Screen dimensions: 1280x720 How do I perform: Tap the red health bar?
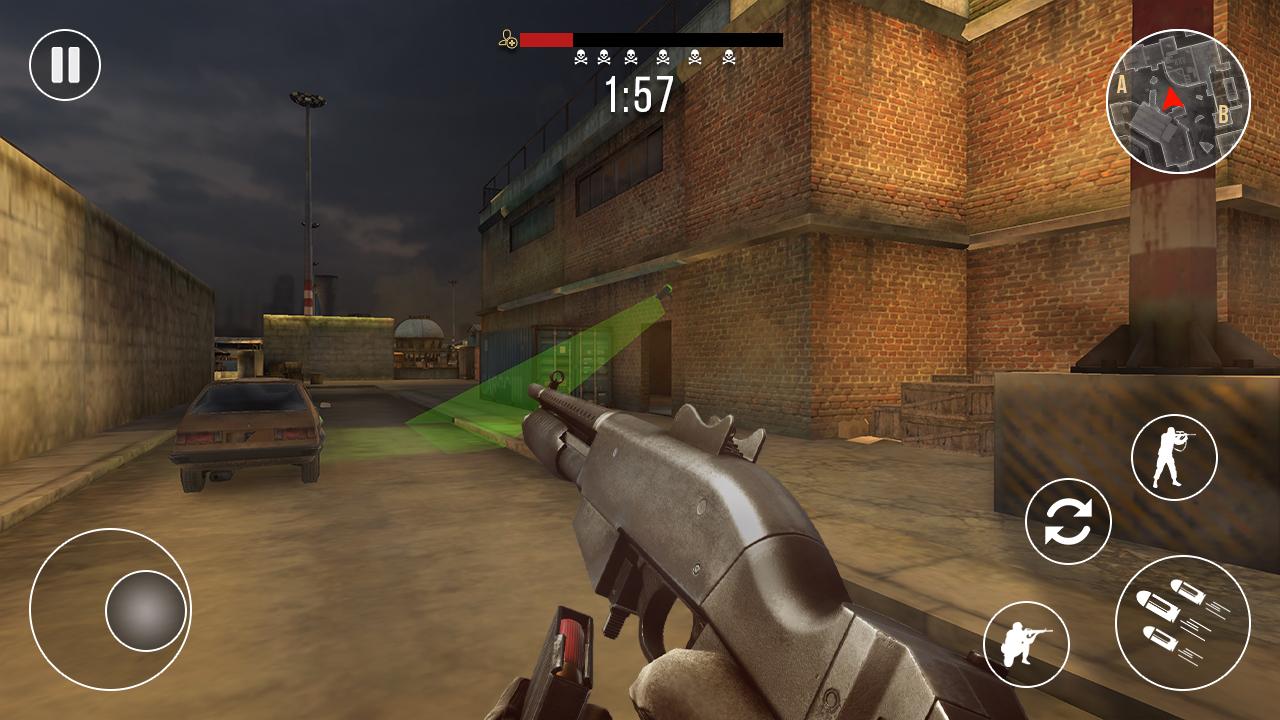point(545,41)
